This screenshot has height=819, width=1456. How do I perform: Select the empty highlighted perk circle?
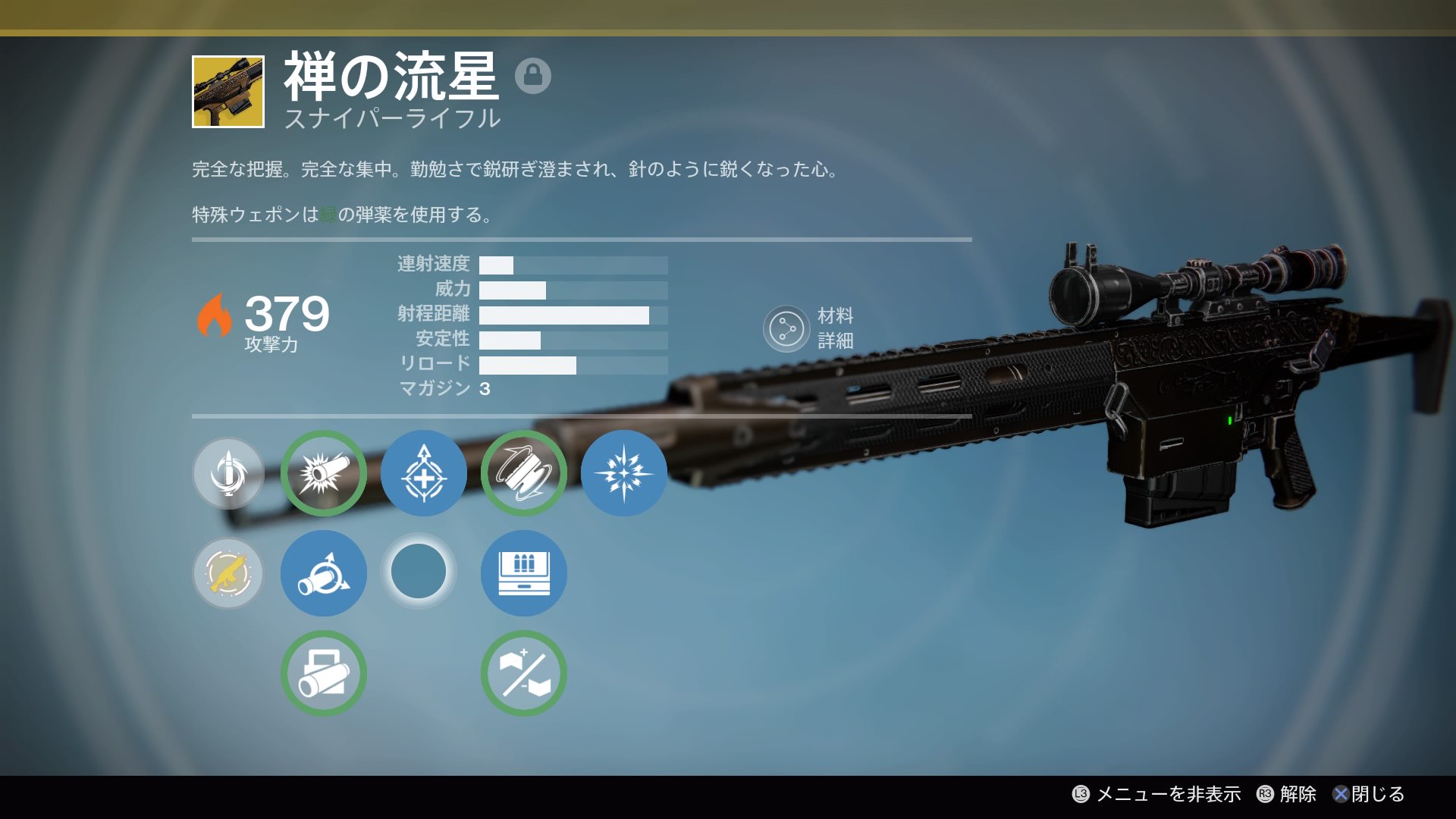pos(419,572)
